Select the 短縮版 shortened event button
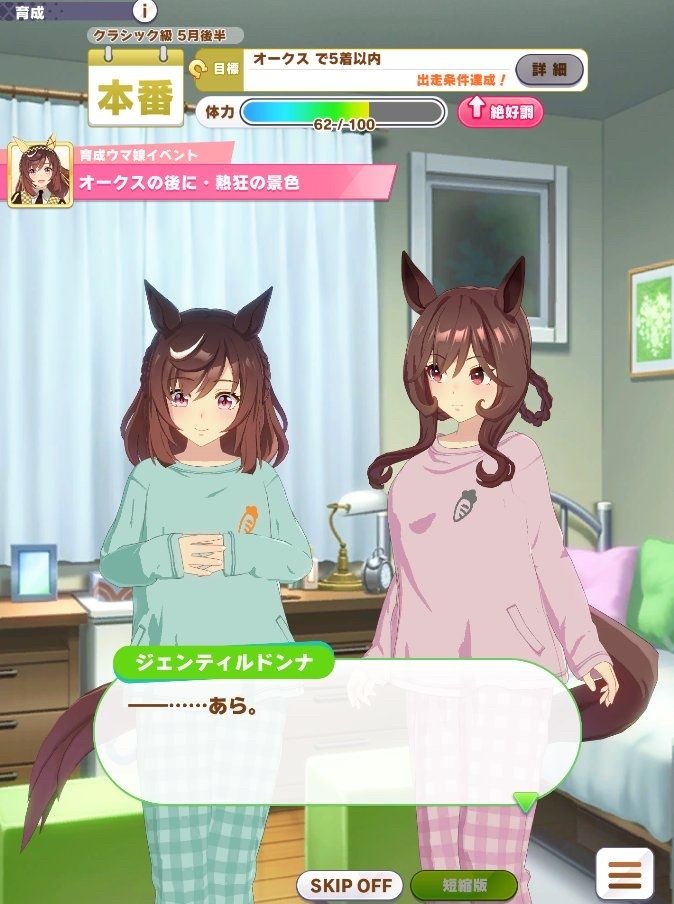 [464, 885]
